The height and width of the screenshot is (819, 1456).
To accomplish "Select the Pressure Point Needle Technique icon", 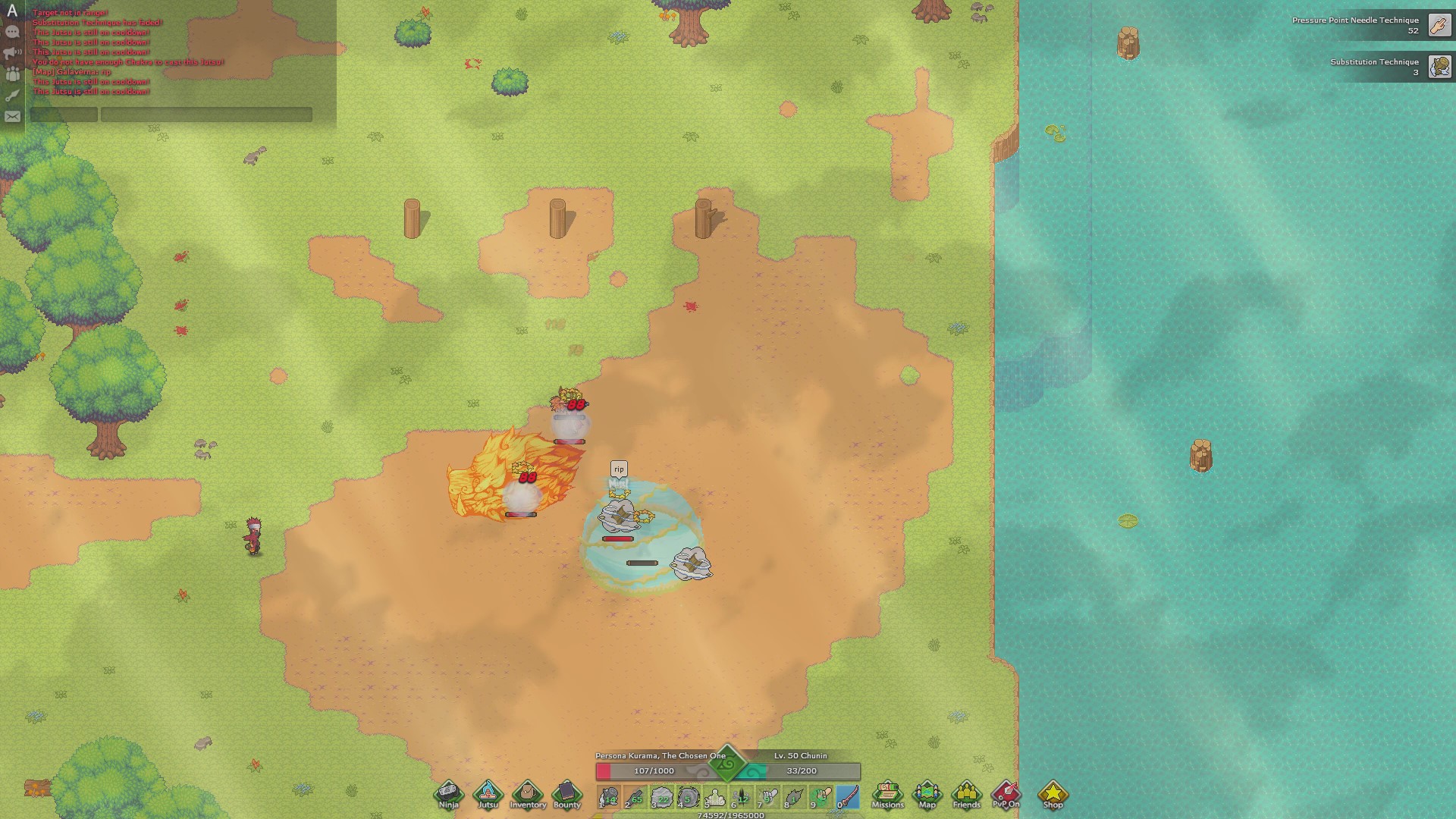I will 1439,25.
